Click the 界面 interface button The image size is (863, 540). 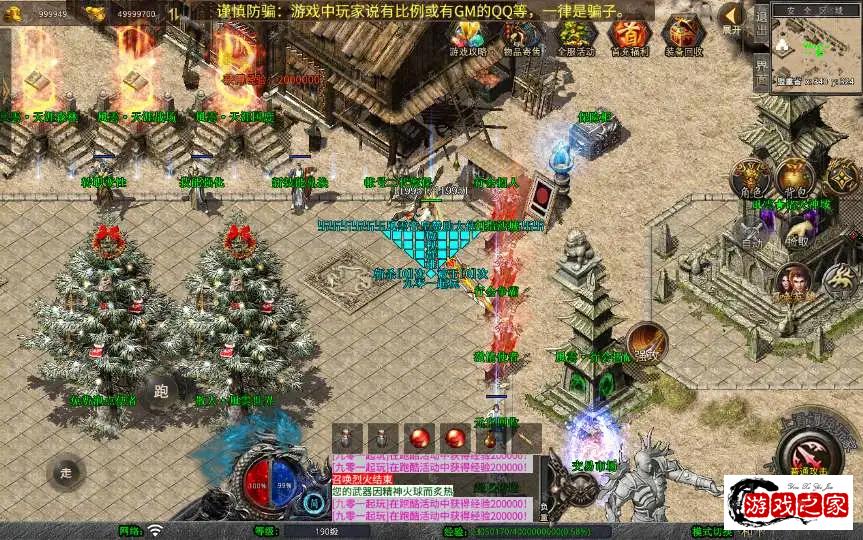[762, 71]
